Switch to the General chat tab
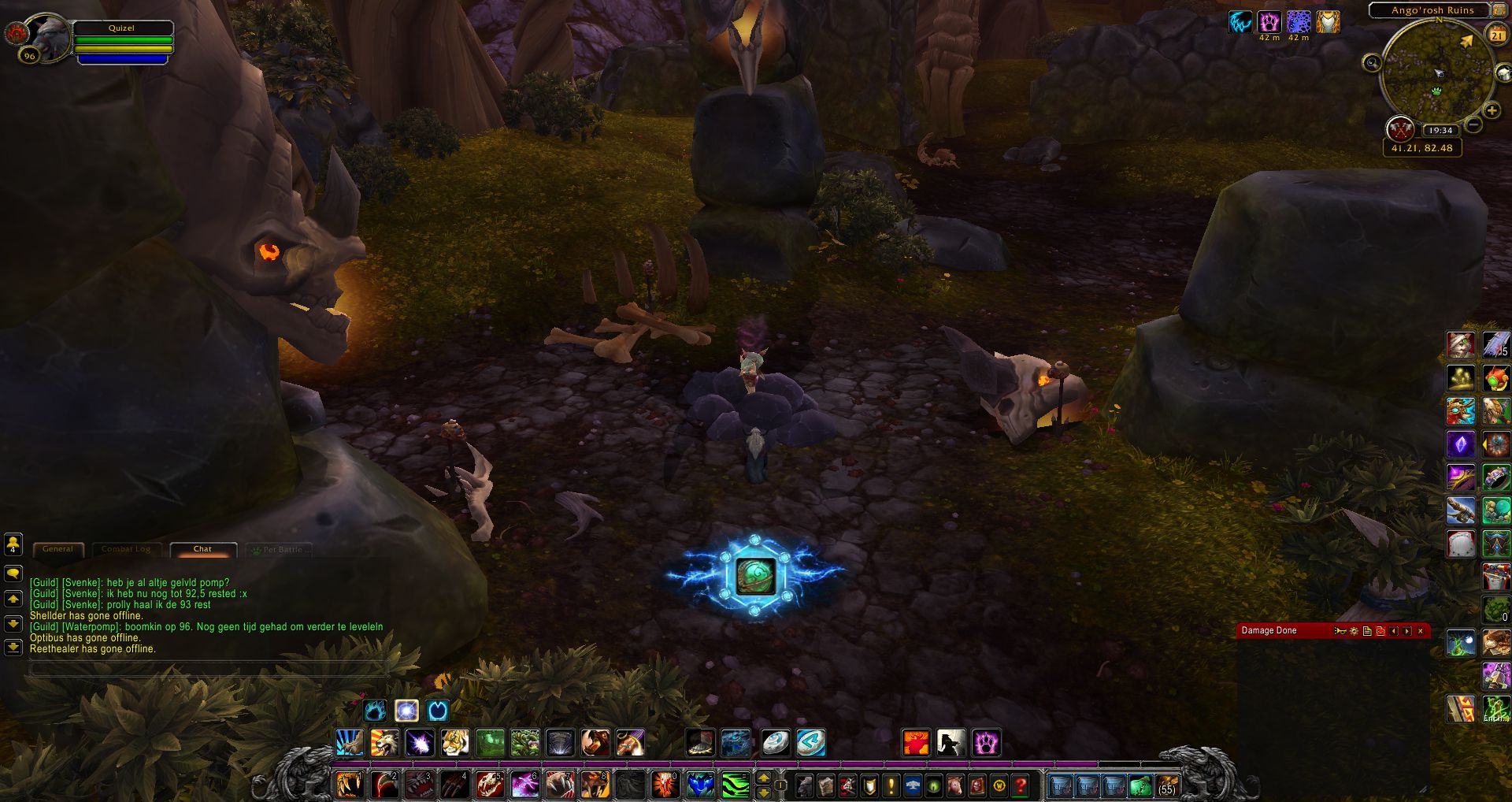Viewport: 1512px width, 802px height. (x=57, y=549)
